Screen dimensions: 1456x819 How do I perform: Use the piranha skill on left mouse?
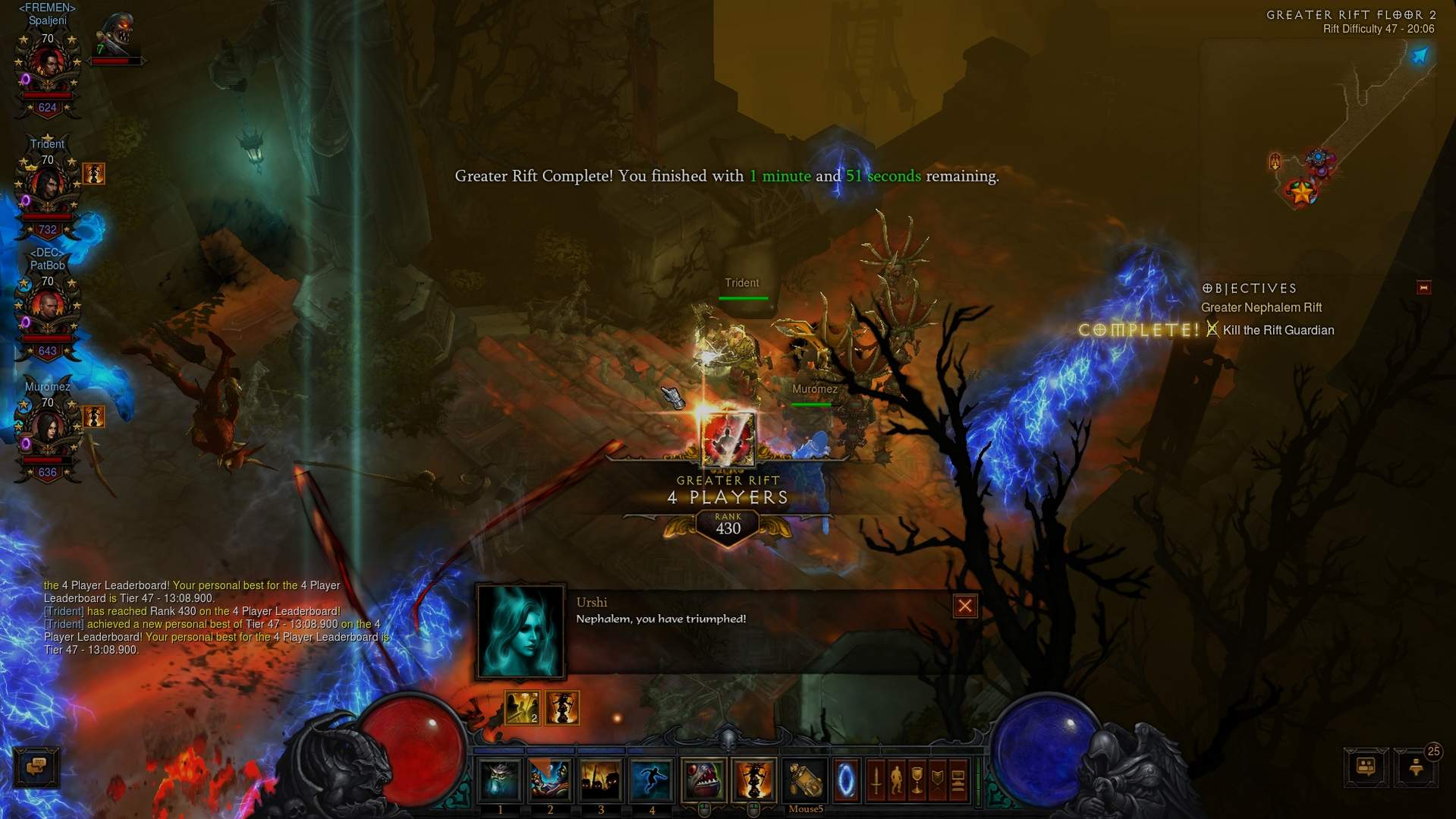click(x=703, y=780)
